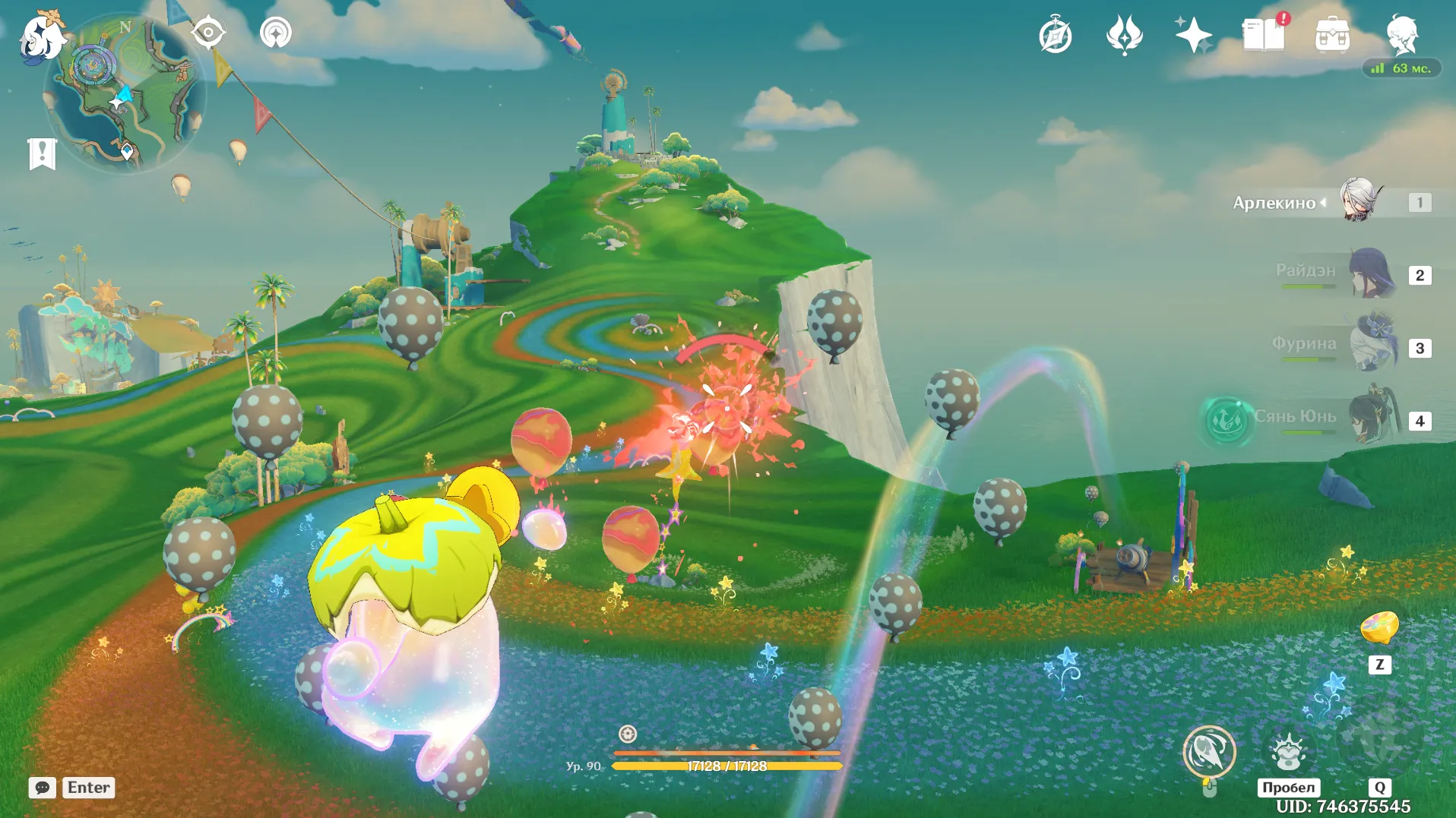Activate the round swirl attack skill icon
This screenshot has width=1456, height=818.
click(1209, 752)
